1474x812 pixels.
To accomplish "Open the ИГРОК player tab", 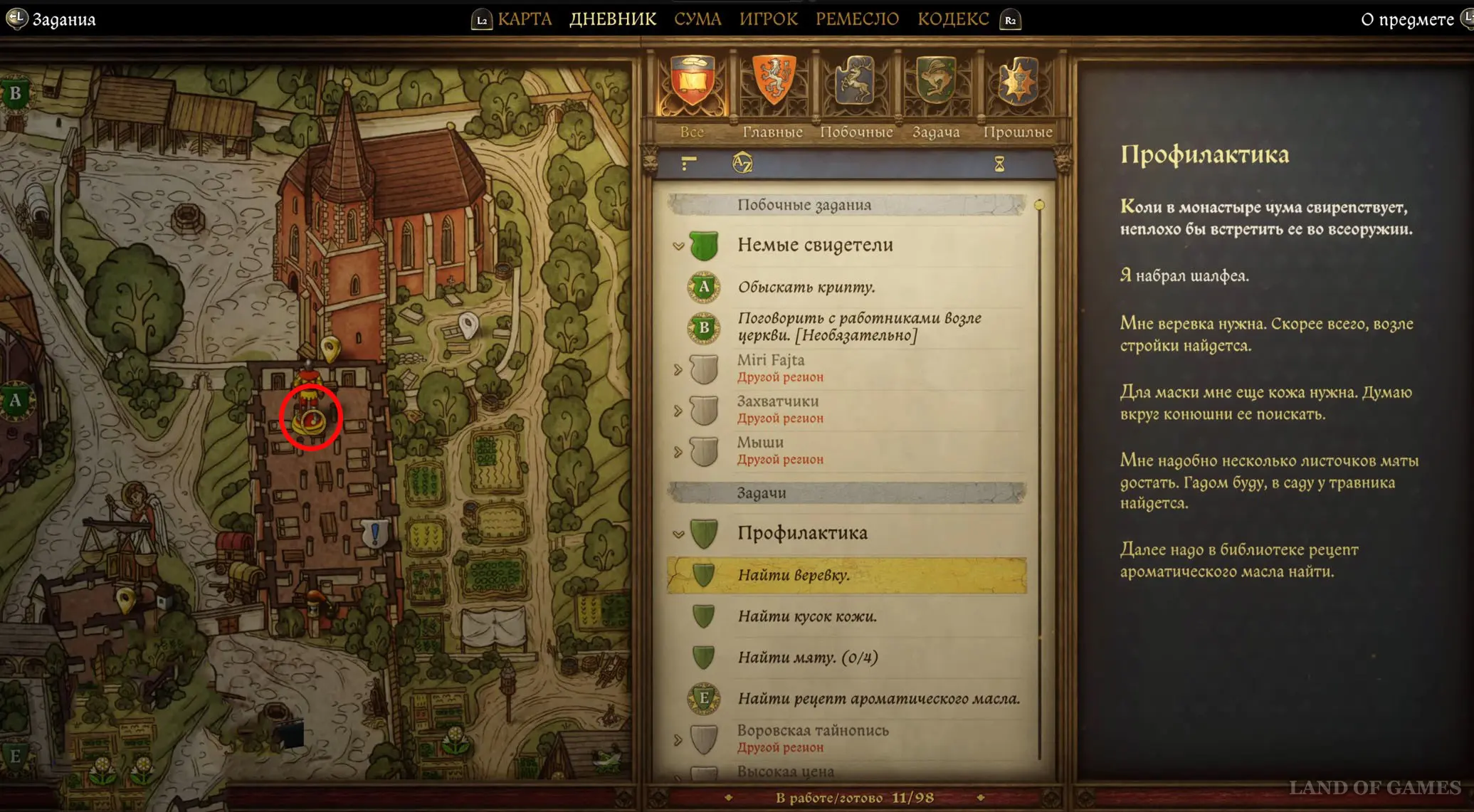I will pyautogui.click(x=768, y=19).
